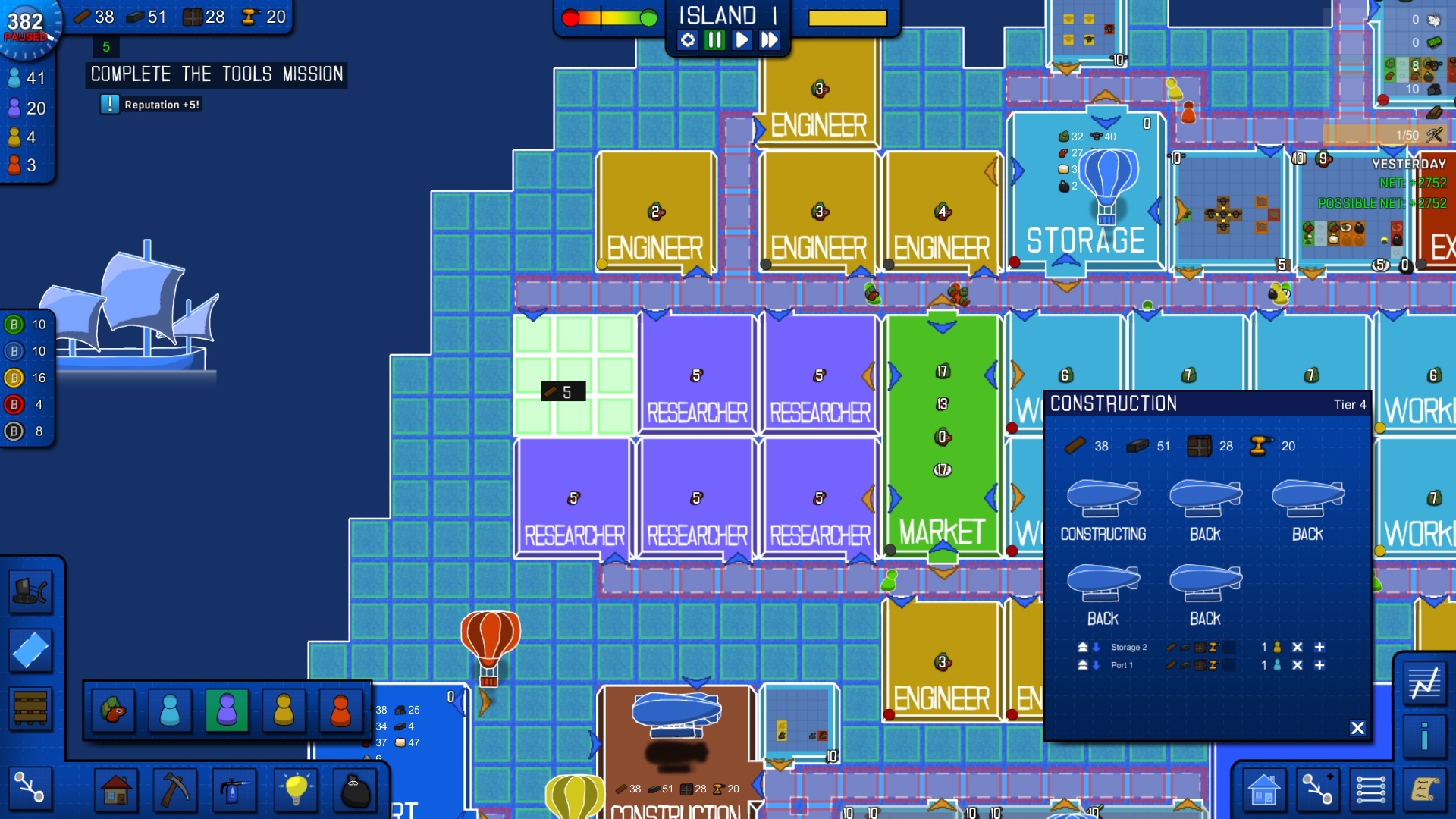The height and width of the screenshot is (819, 1456).
Task: Select the garbage bag tool
Action: (x=354, y=789)
